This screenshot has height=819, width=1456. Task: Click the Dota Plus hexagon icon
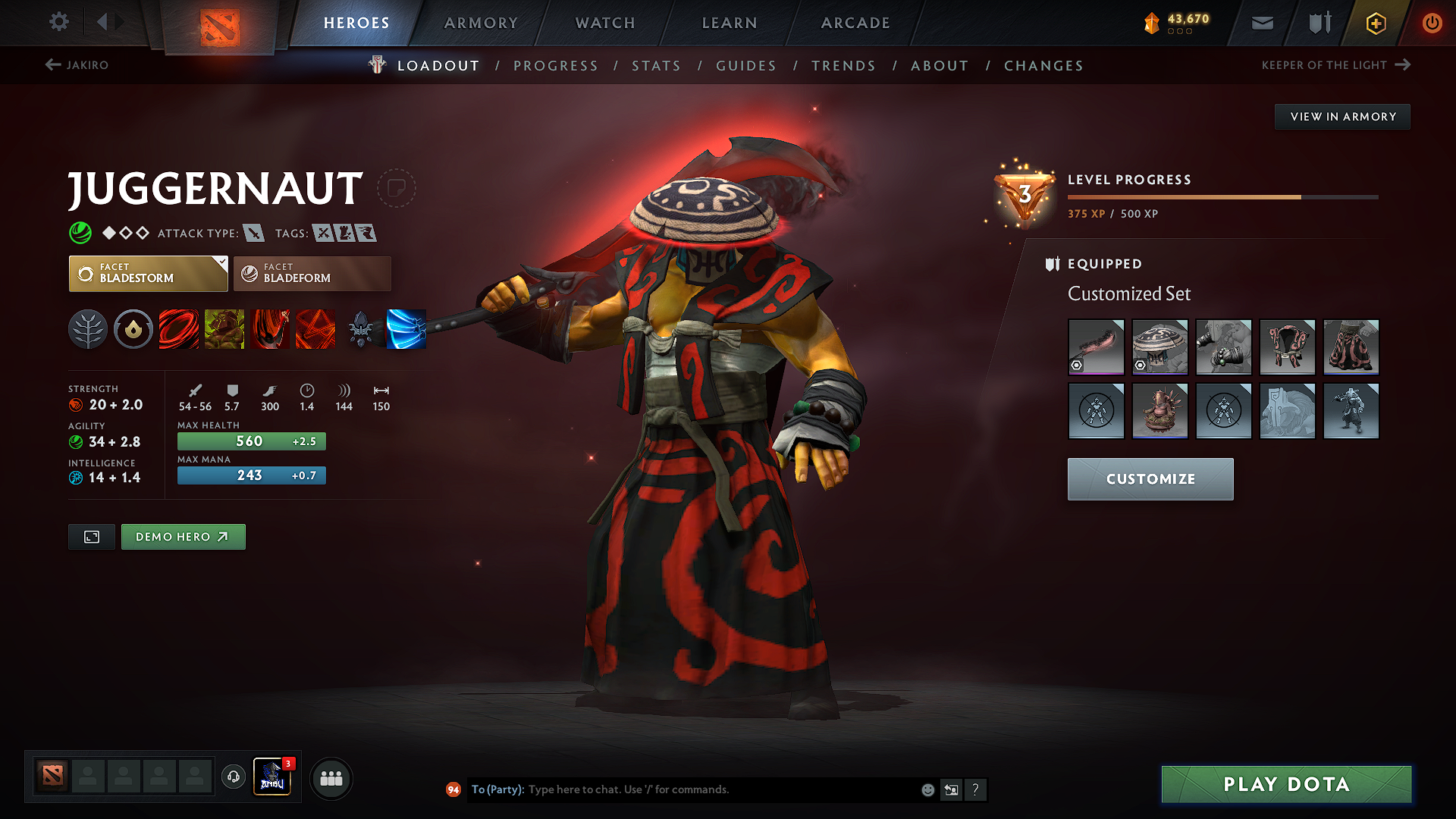(1375, 23)
